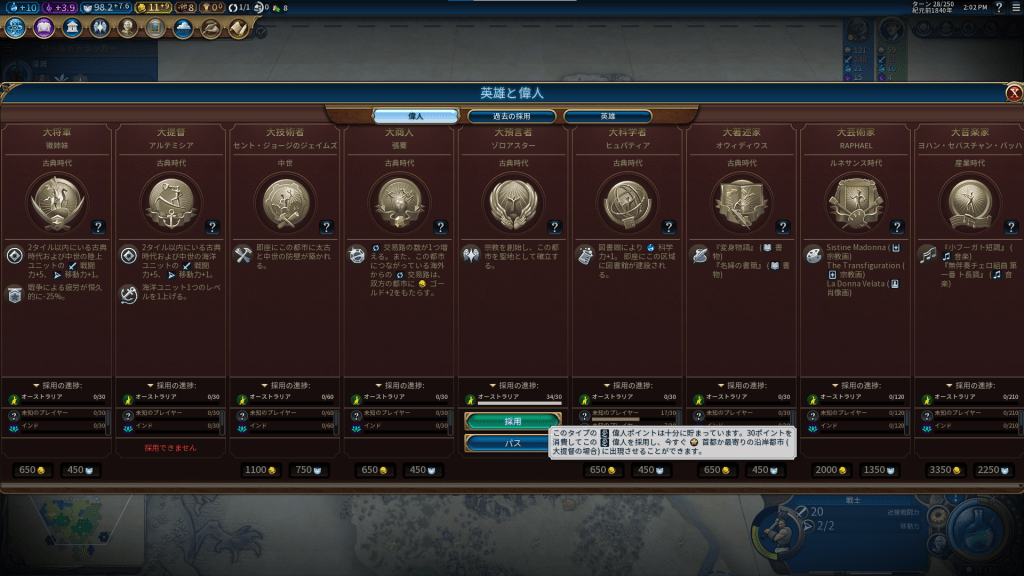Open the government screen icon

click(x=73, y=28)
